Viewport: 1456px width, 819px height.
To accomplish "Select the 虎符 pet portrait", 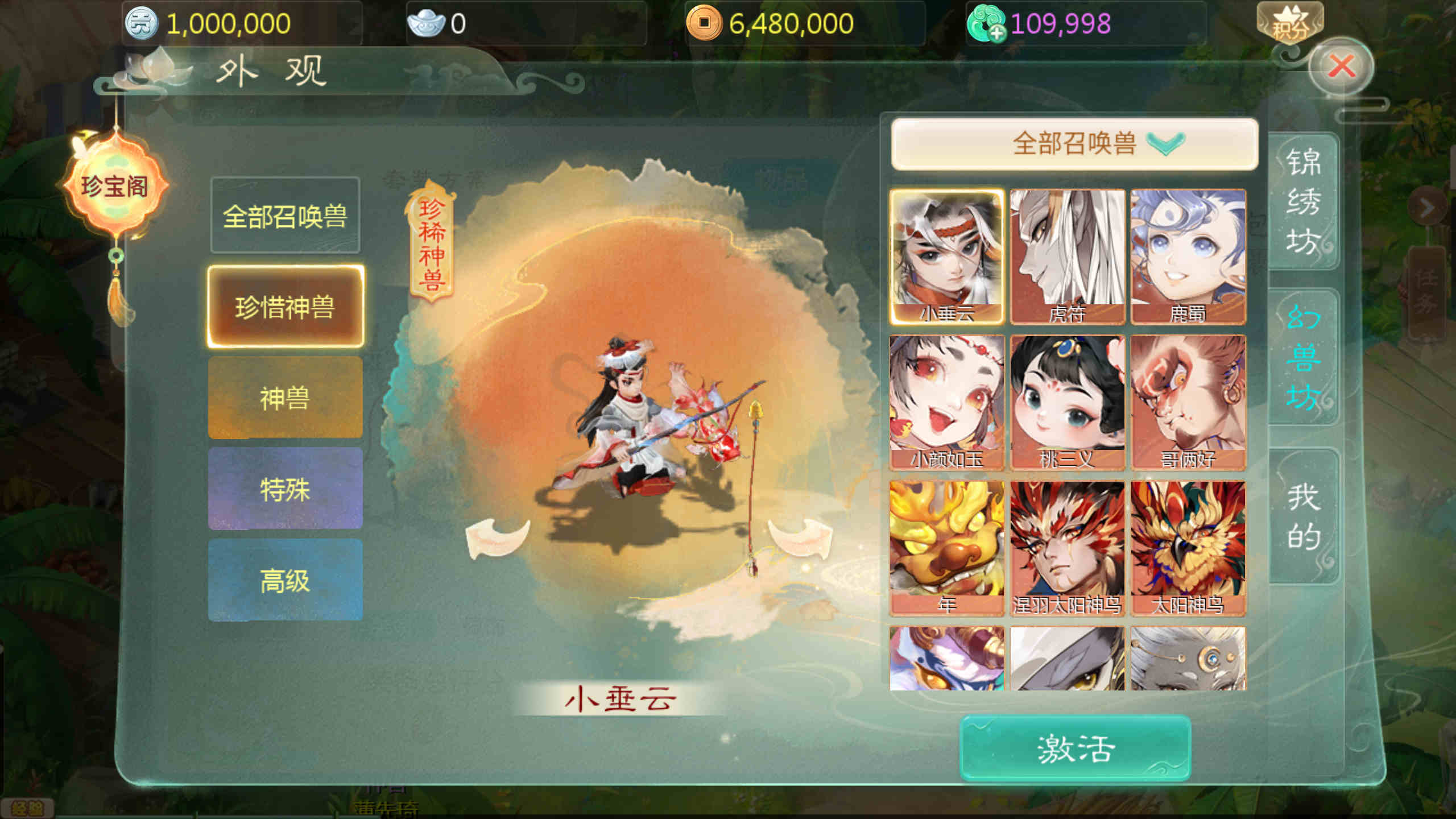I will coord(1067,256).
